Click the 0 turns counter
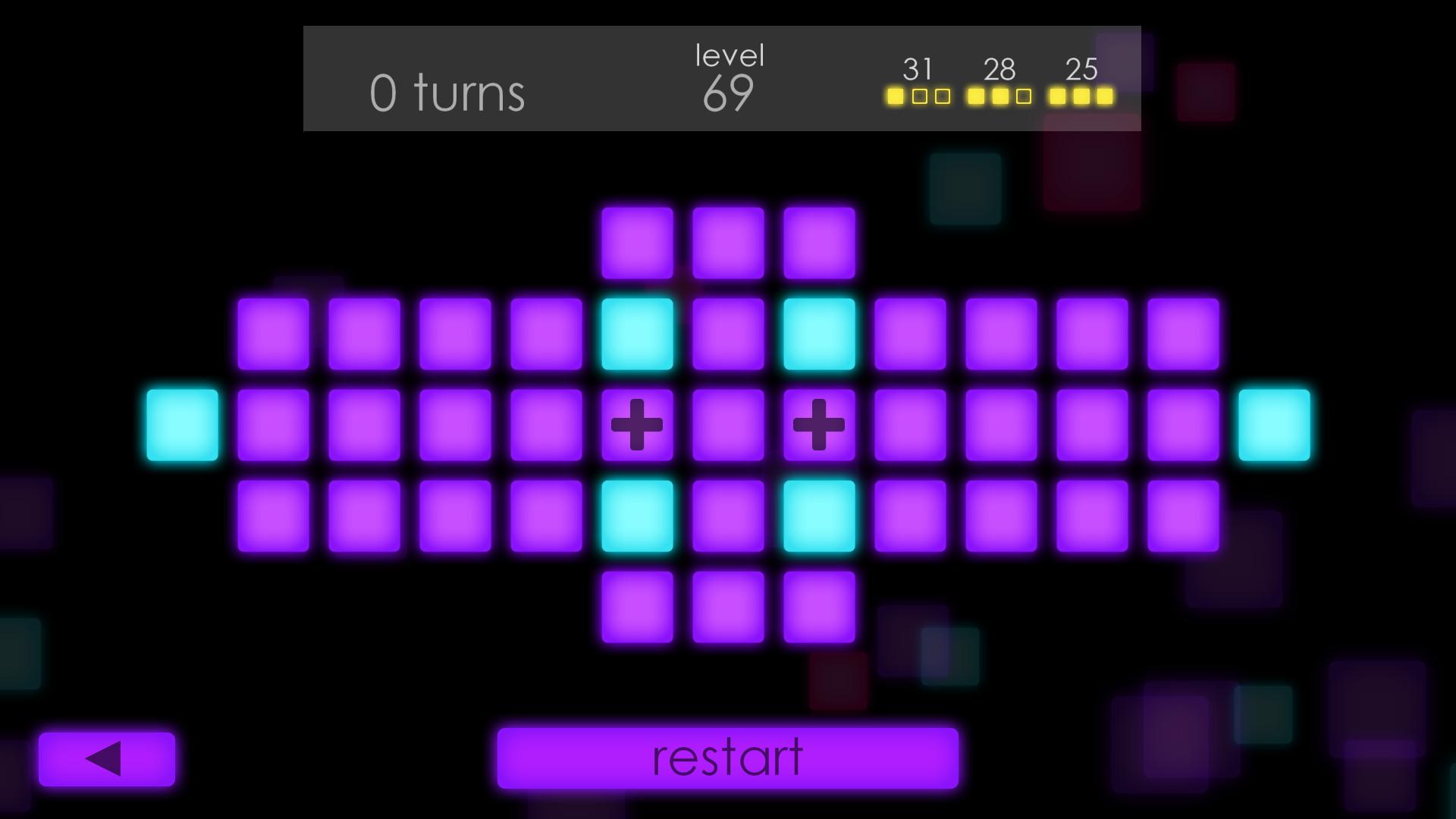This screenshot has width=1456, height=819. click(446, 93)
